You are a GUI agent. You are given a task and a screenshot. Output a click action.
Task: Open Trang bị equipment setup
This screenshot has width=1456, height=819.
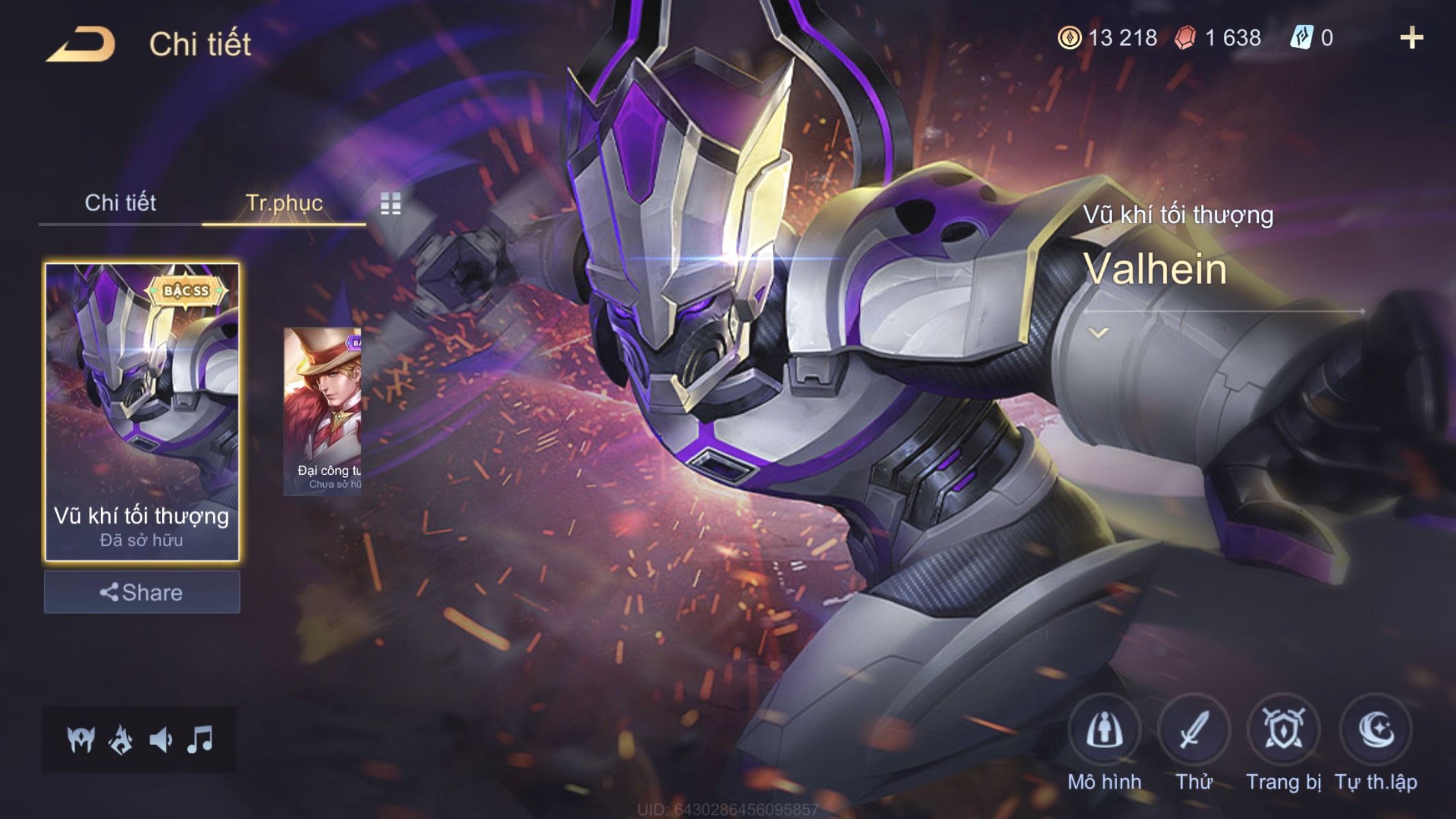(1283, 731)
